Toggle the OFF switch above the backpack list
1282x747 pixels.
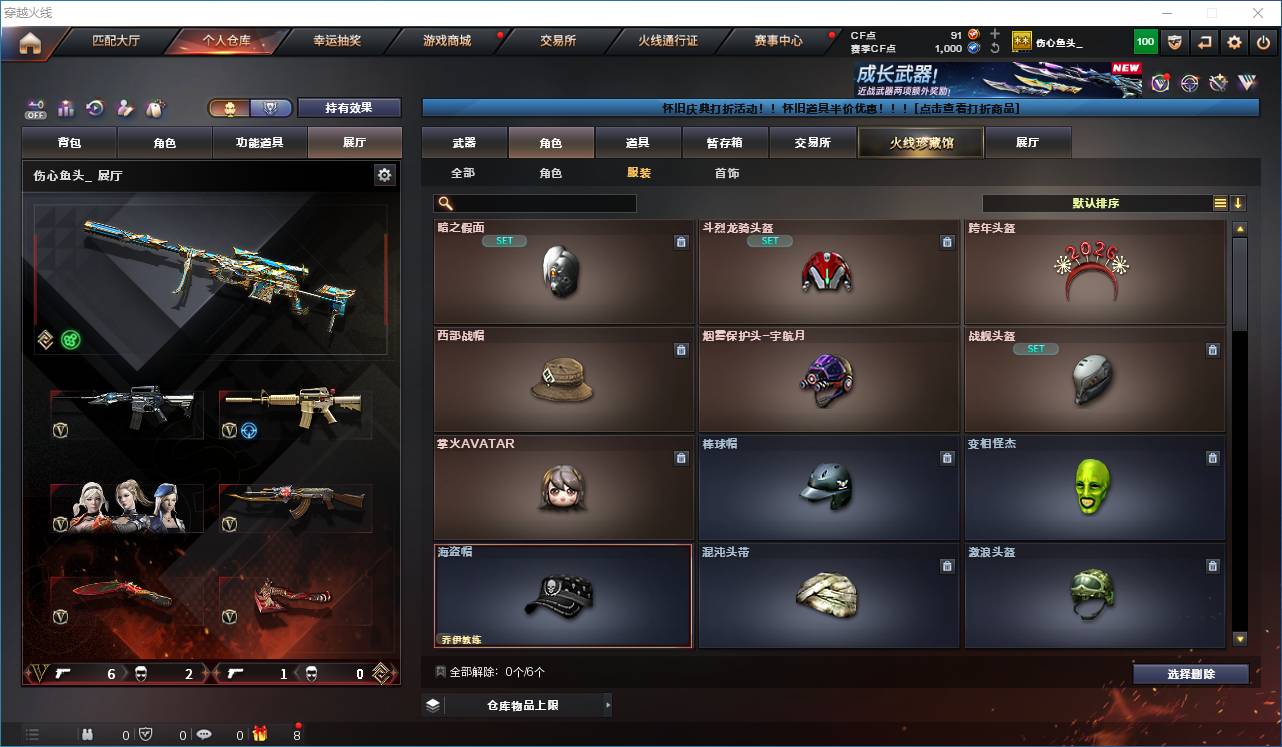click(35, 108)
